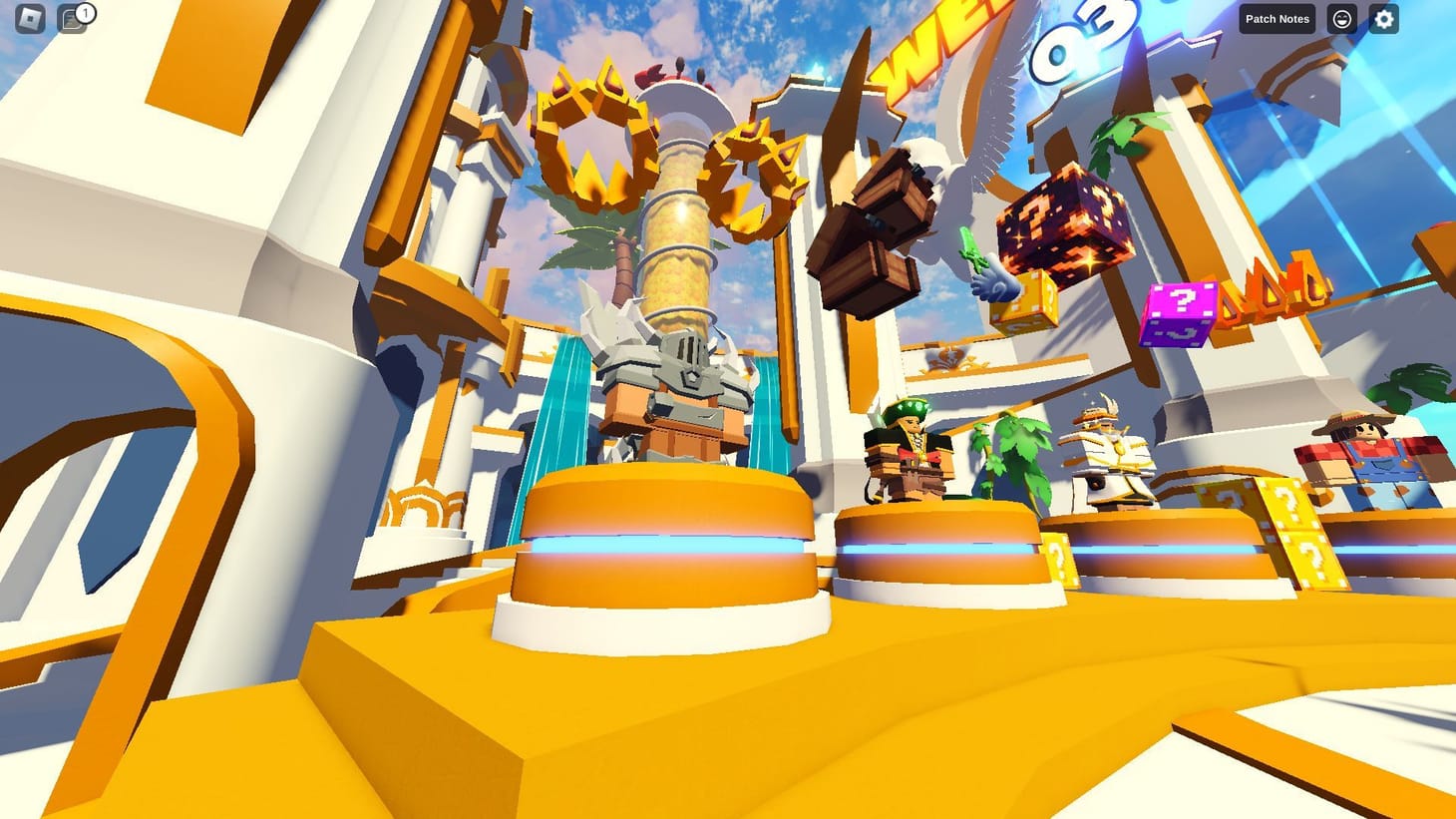Open the emotes menu via smiley face icon

tap(1342, 18)
